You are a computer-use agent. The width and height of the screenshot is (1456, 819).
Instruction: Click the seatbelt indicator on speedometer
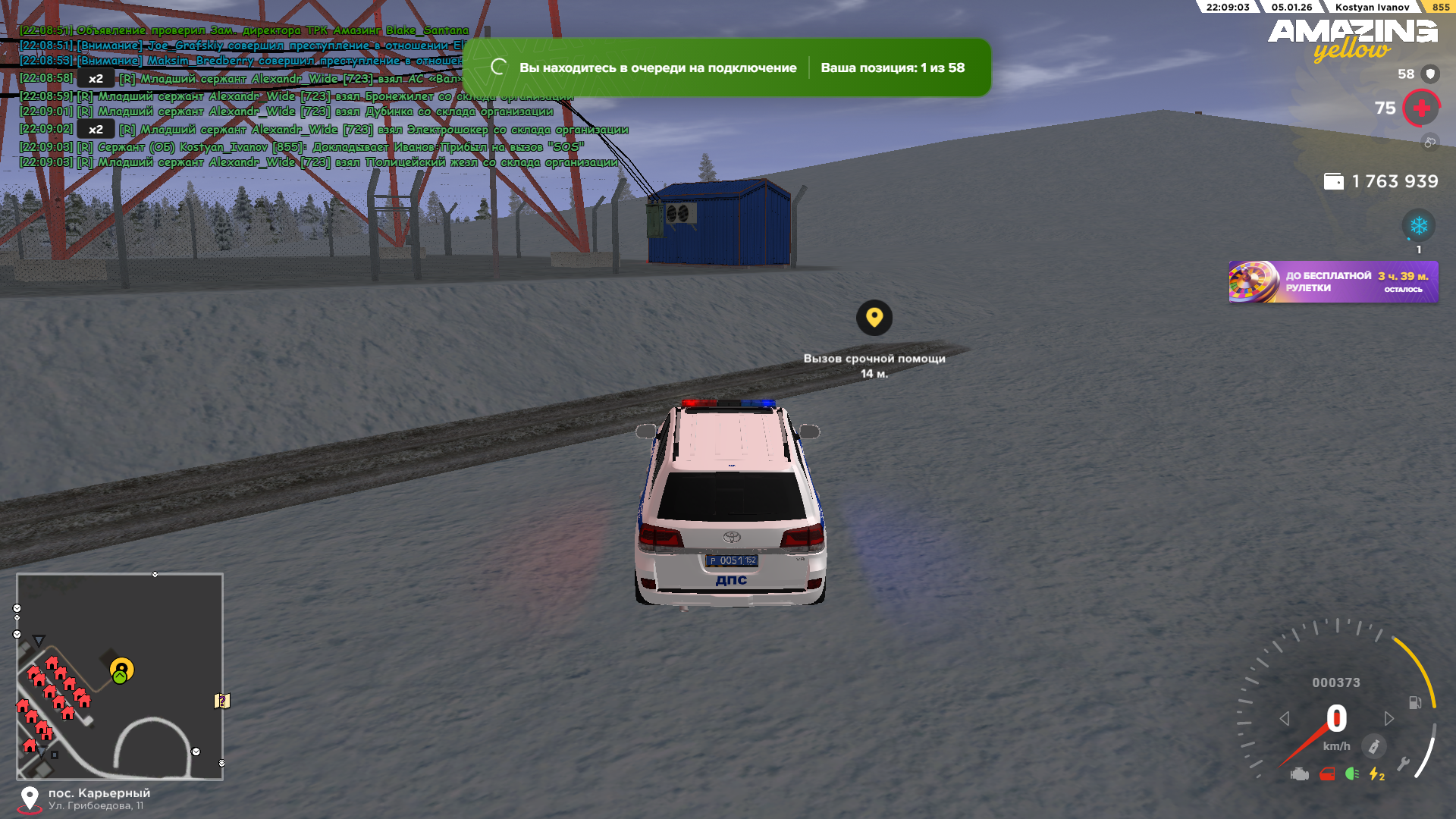1373,746
